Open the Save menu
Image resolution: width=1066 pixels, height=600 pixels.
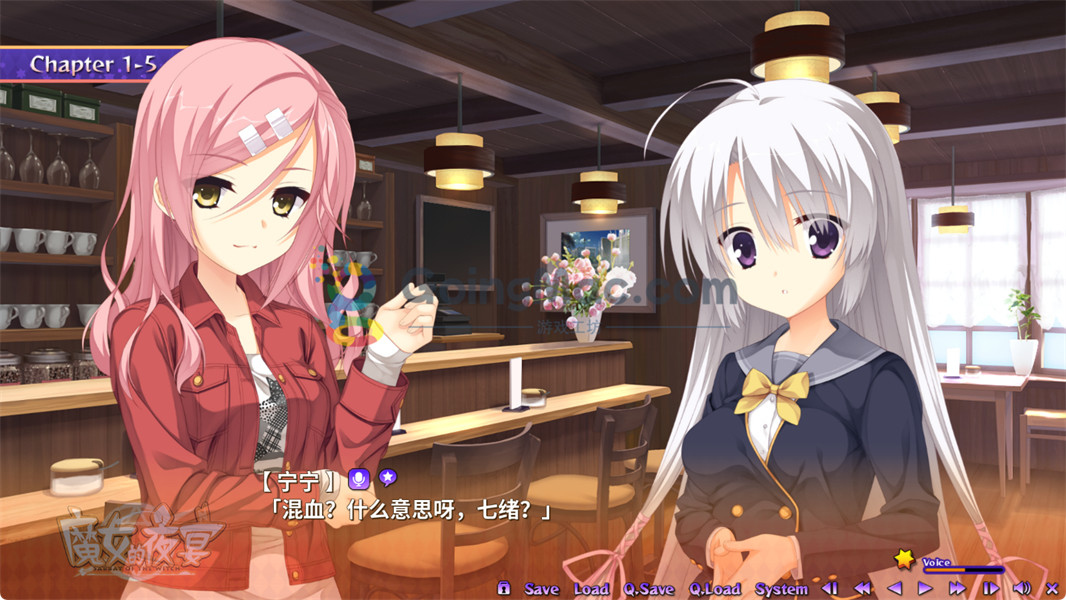541,589
